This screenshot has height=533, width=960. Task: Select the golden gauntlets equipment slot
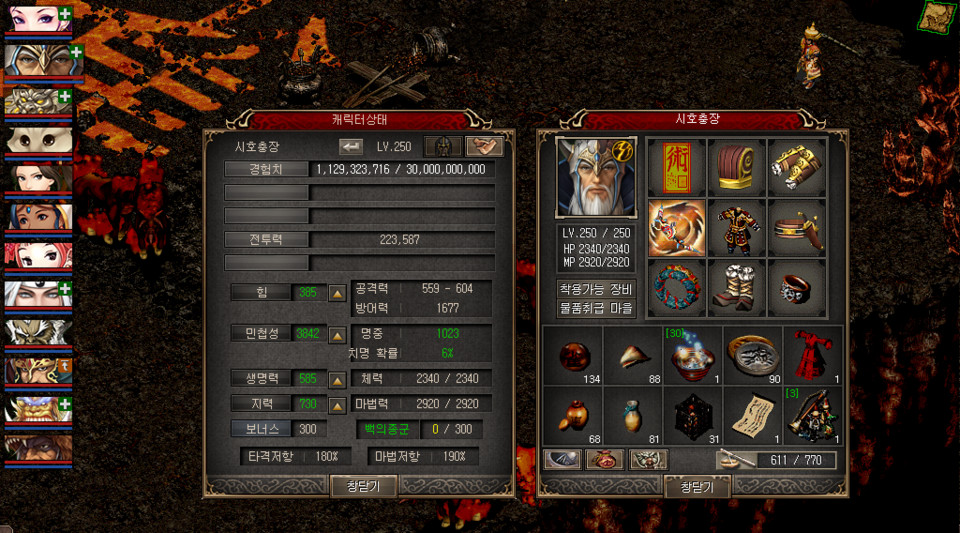pos(797,168)
